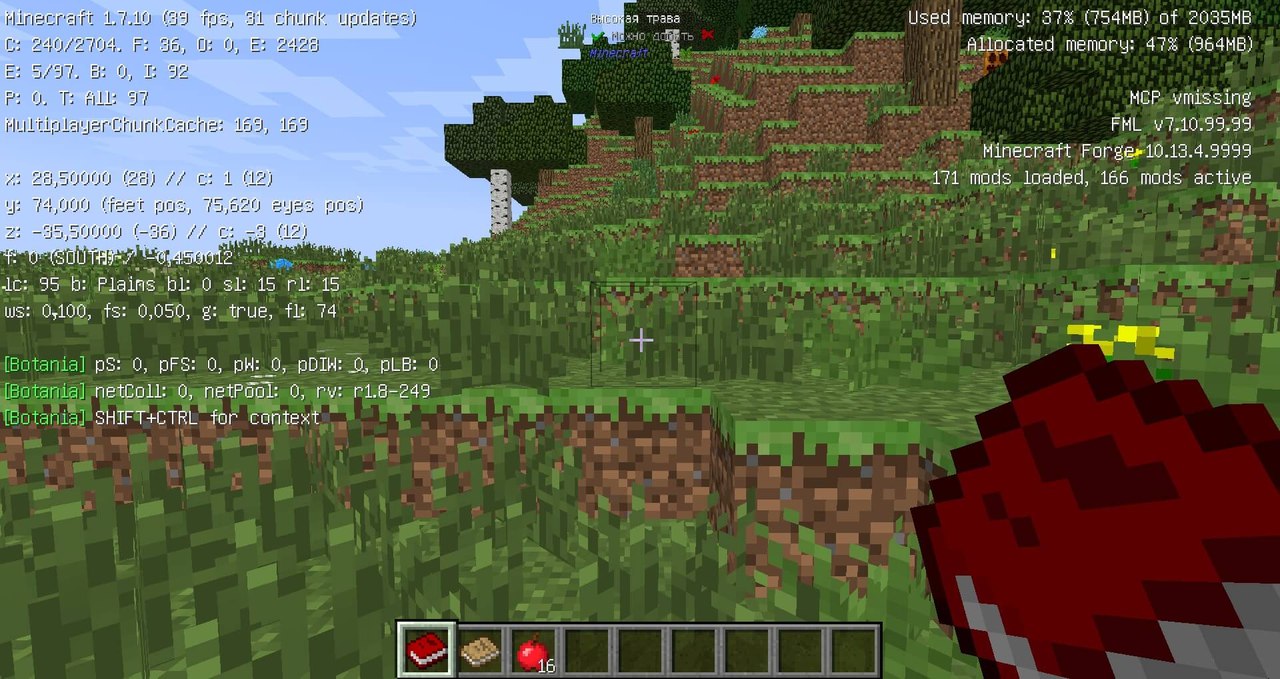Viewport: 1280px width, 679px height.
Task: Select the red book hotbar slot
Action: point(427,651)
